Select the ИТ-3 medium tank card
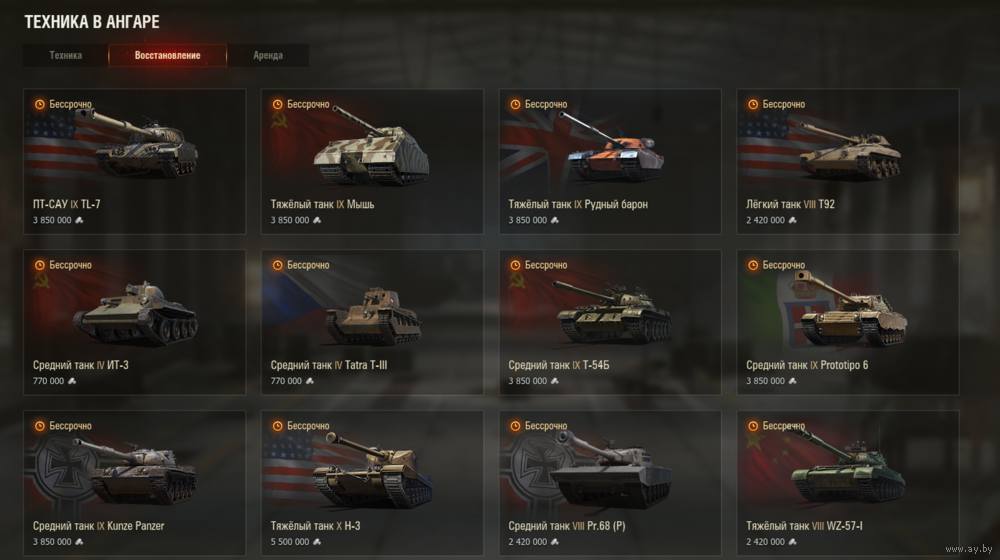This screenshot has width=1000, height=560. (134, 322)
